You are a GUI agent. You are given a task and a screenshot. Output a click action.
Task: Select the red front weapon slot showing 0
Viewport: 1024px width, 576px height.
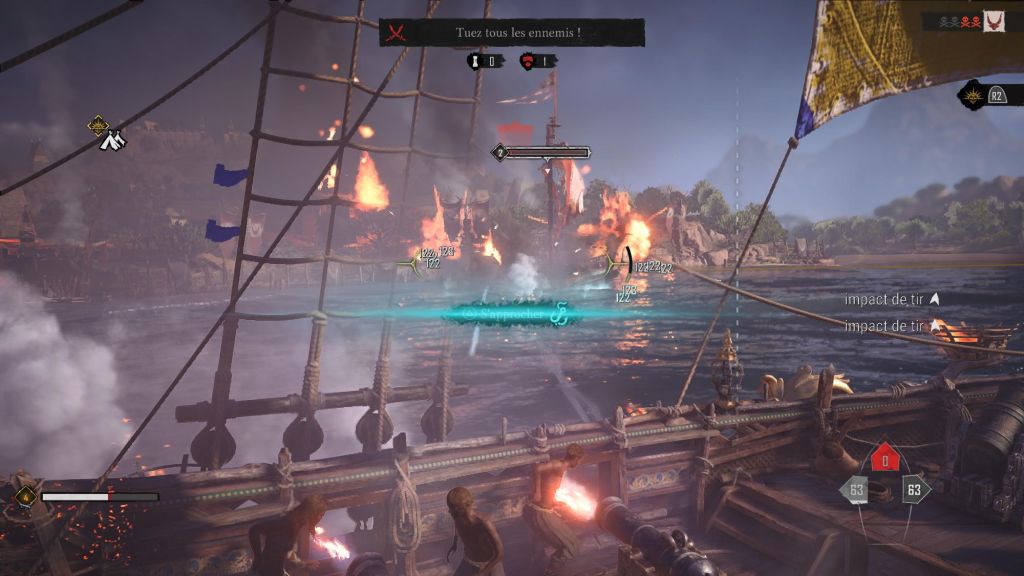884,460
